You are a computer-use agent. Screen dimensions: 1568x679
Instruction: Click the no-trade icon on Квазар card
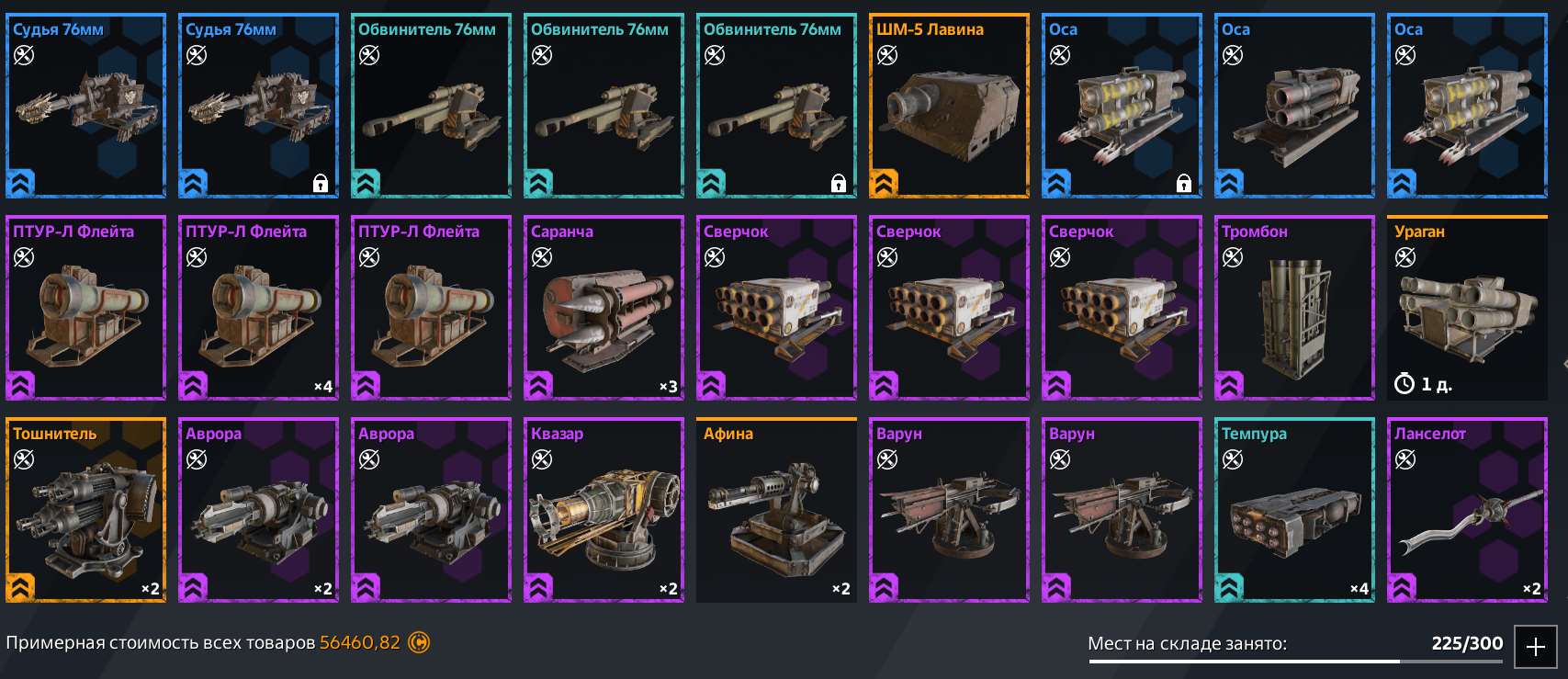(x=541, y=458)
